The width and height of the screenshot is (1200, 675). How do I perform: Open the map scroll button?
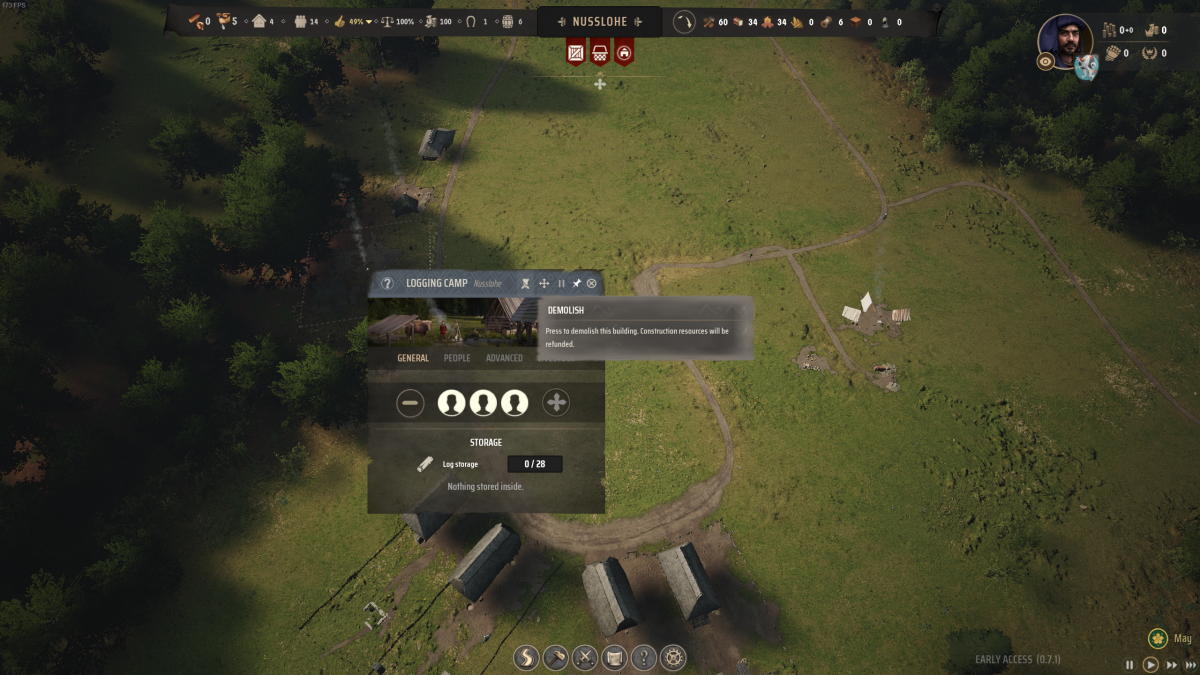[x=615, y=657]
